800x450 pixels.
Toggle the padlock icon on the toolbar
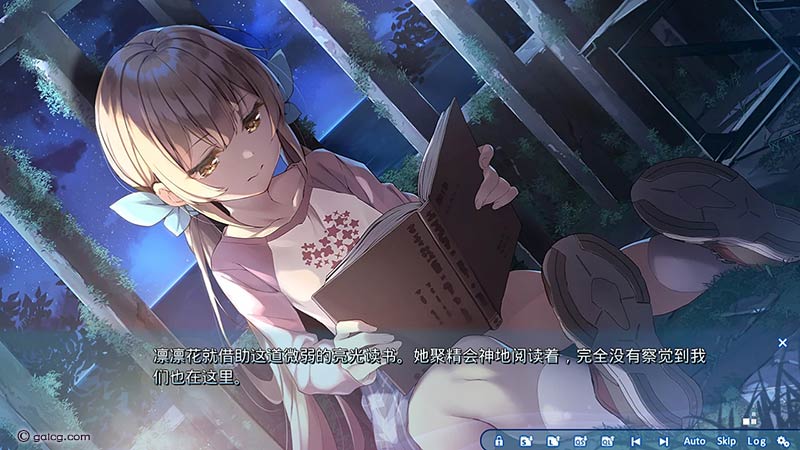click(x=499, y=441)
